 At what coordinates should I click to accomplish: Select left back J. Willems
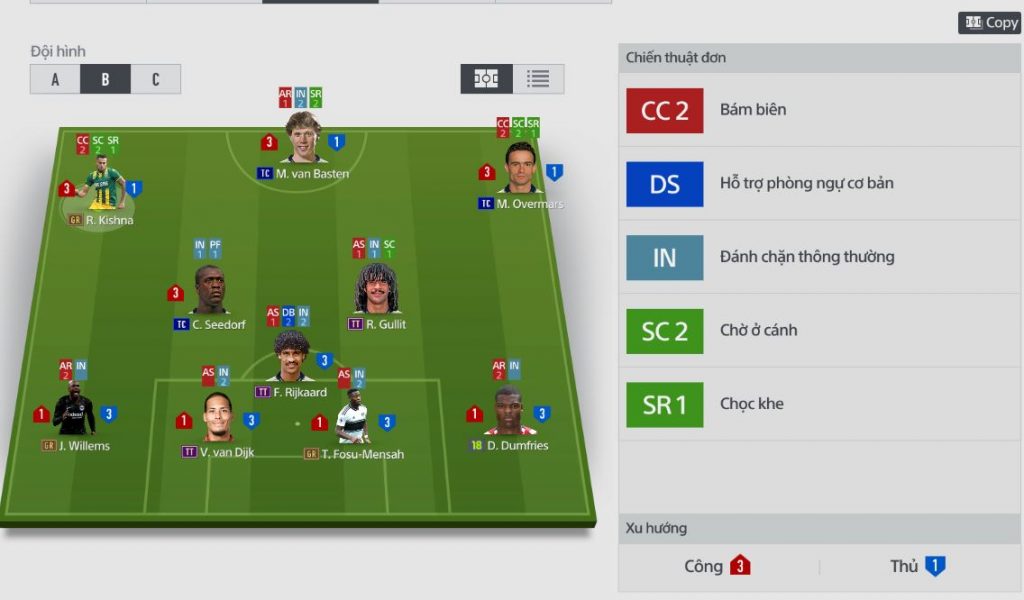pyautogui.click(x=75, y=414)
